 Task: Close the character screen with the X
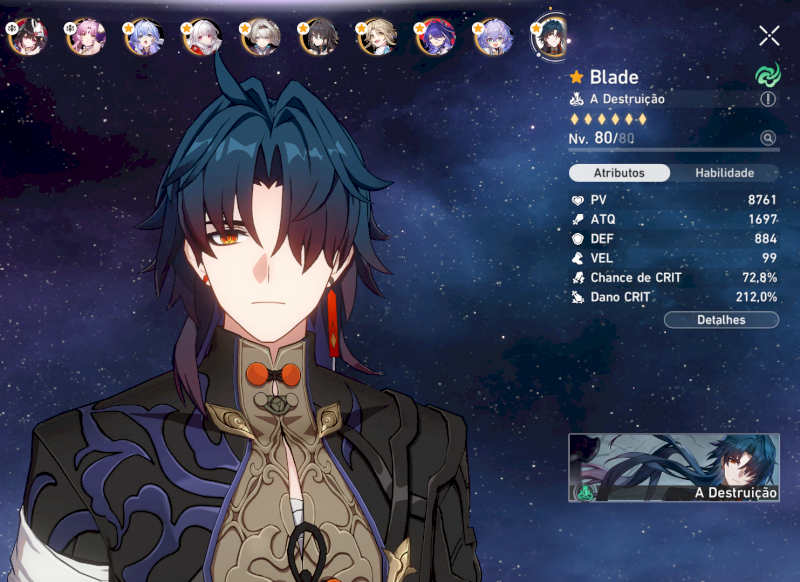point(769,36)
